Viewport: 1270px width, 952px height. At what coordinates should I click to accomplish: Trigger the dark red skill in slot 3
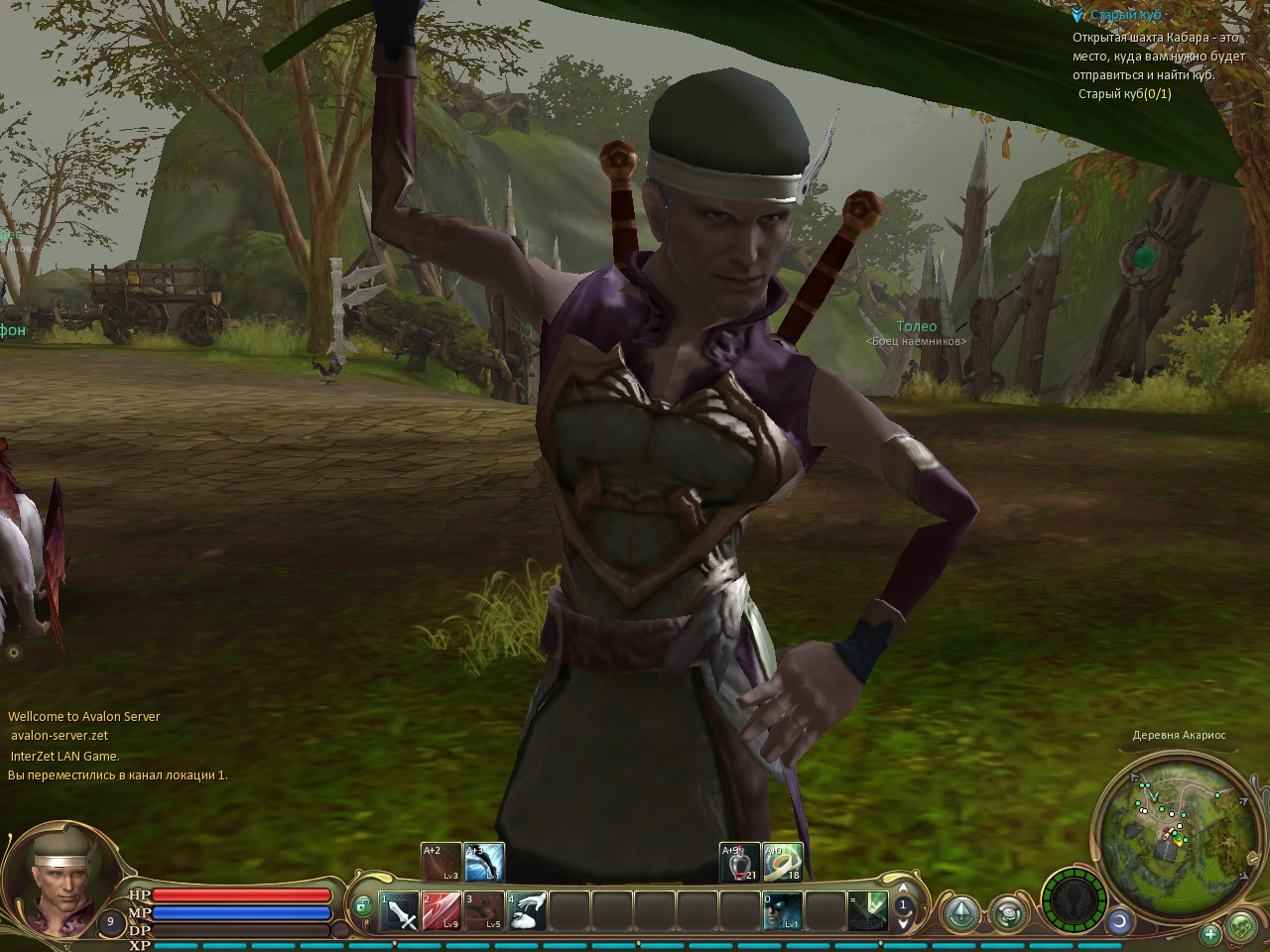[484, 911]
